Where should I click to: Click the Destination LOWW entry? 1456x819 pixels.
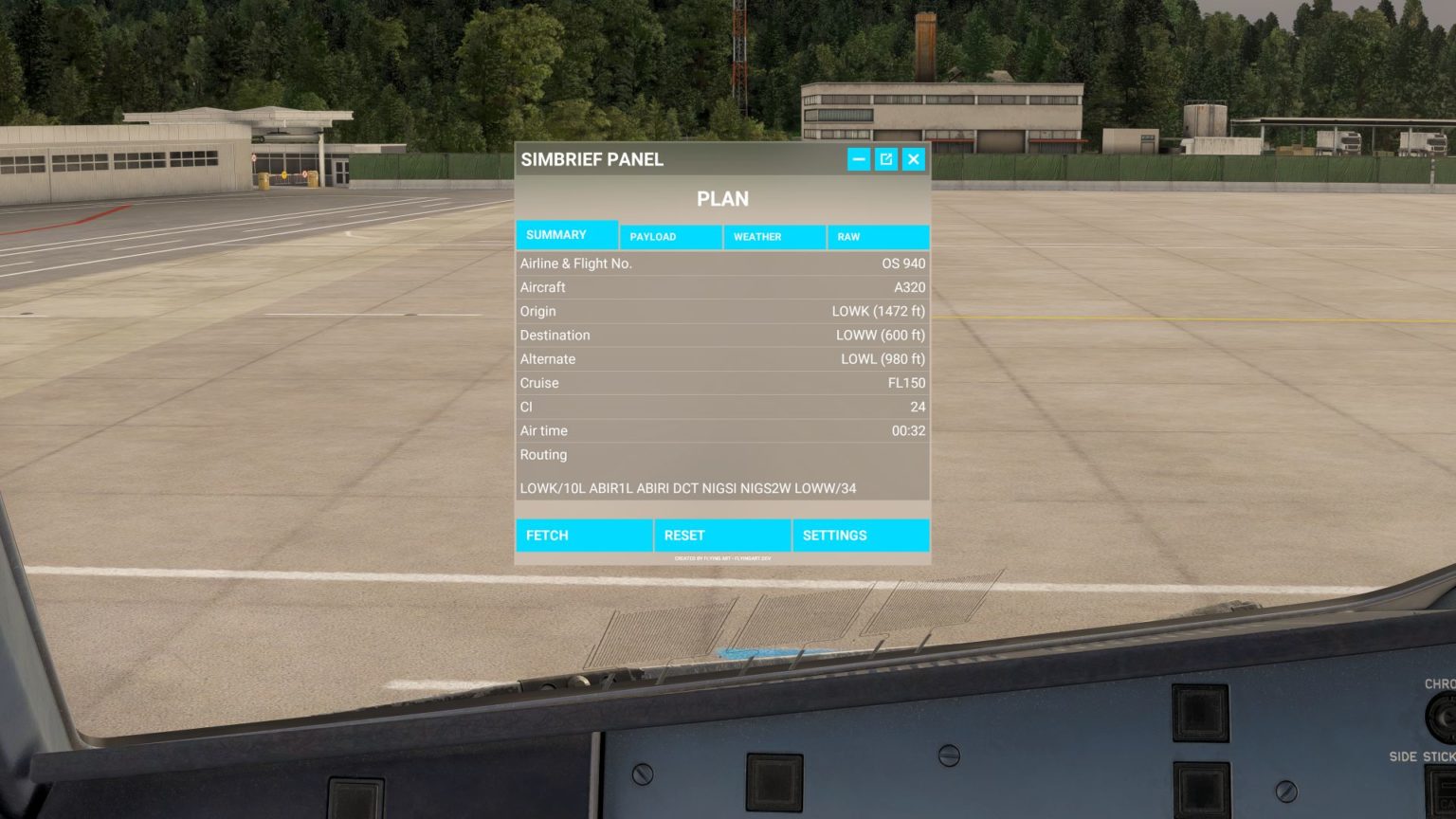pyautogui.click(x=722, y=335)
